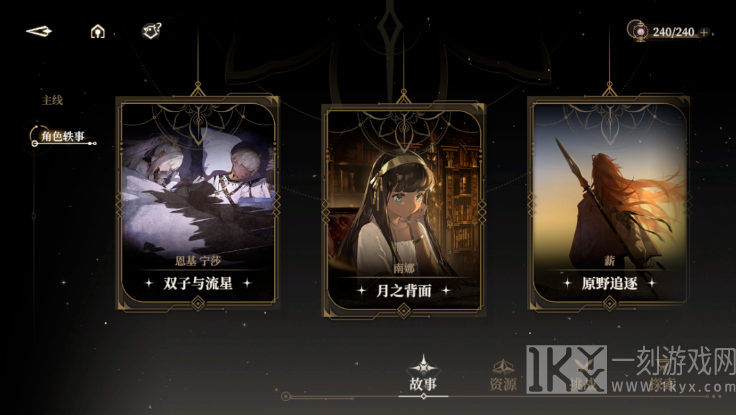Add stamina with the plus button
This screenshot has width=736, height=415.
tap(704, 32)
